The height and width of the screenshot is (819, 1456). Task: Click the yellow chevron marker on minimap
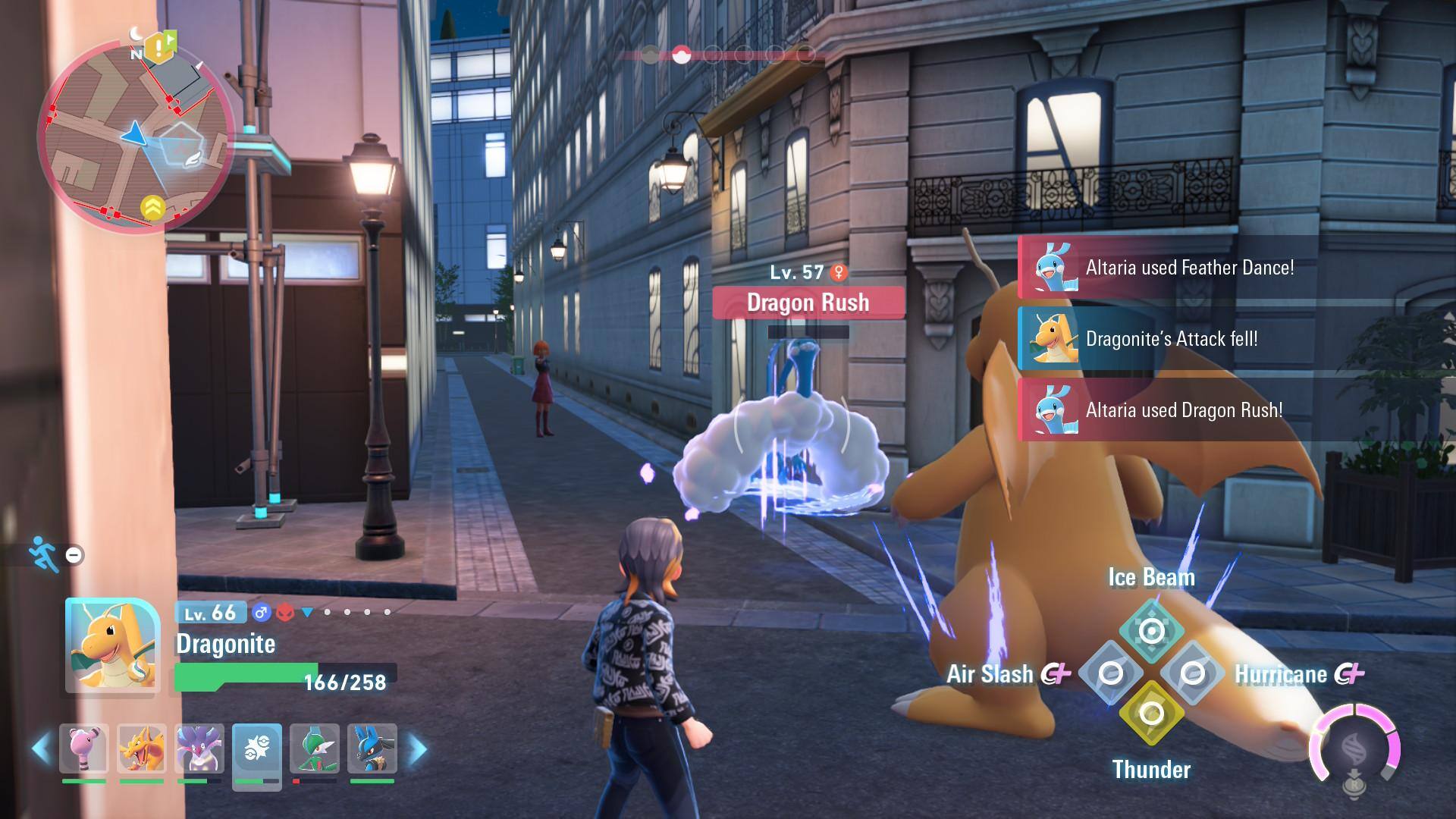pos(152,207)
